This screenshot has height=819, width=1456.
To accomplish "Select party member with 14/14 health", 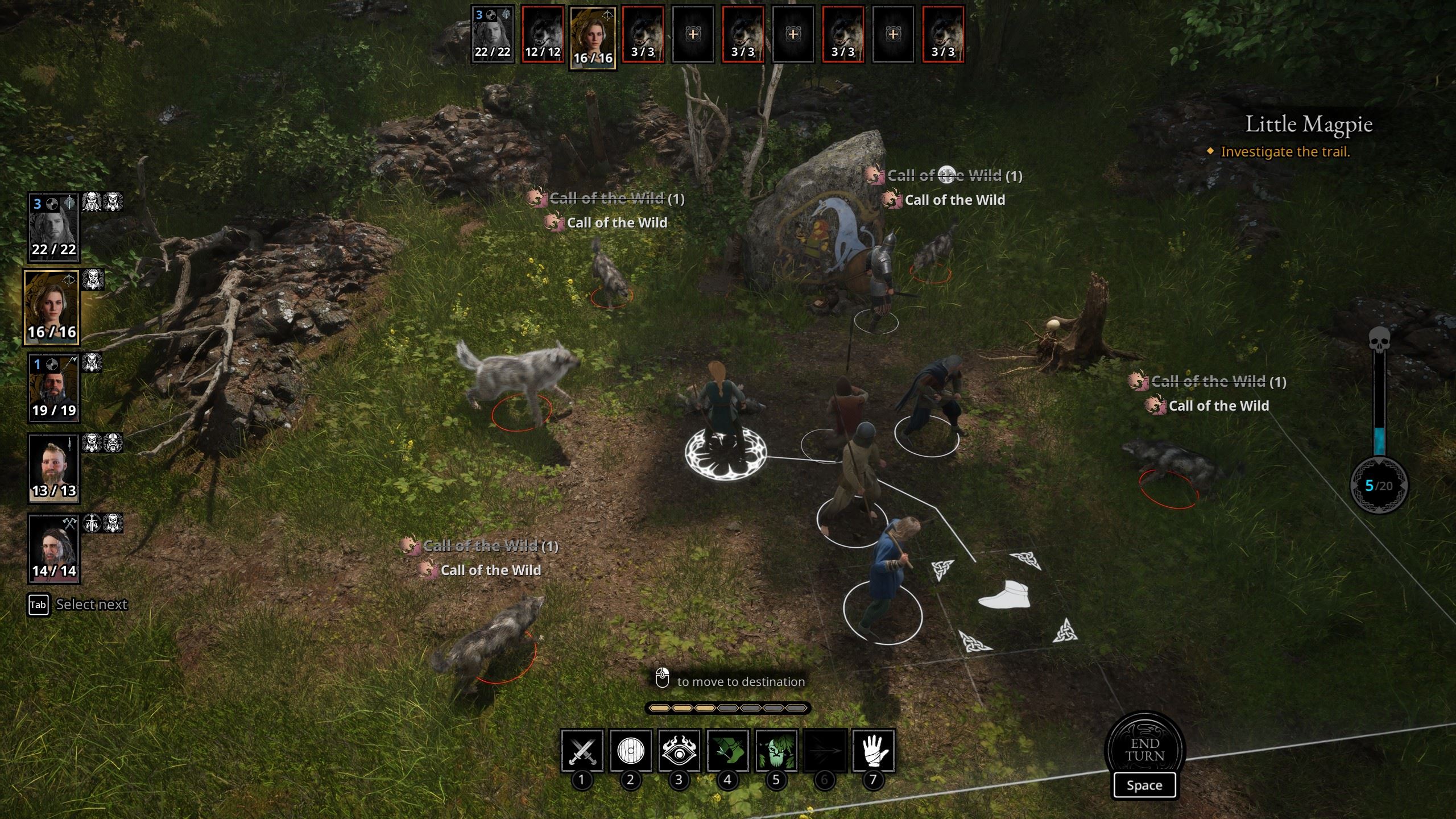I will pos(54,549).
